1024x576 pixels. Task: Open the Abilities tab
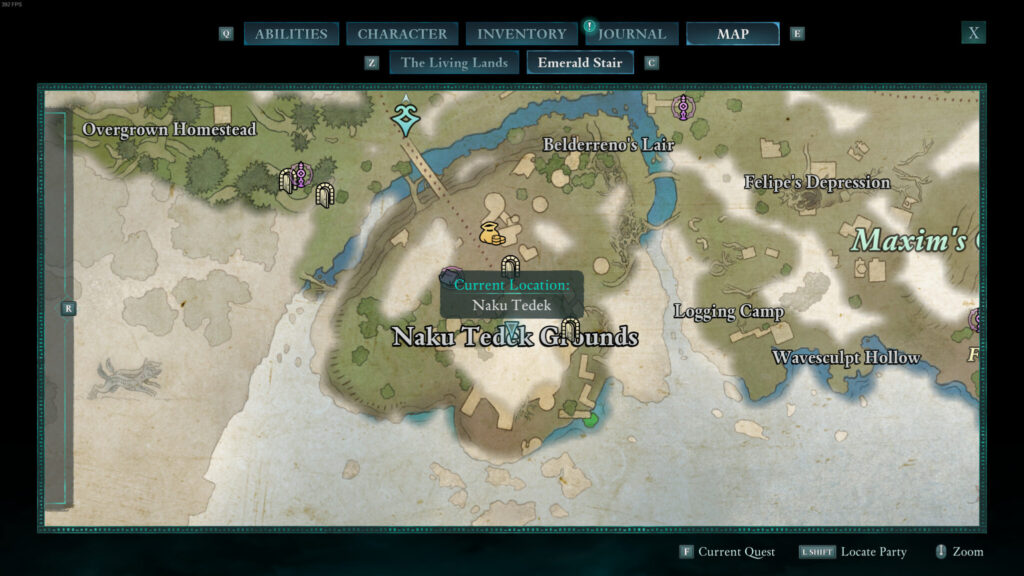(290, 34)
